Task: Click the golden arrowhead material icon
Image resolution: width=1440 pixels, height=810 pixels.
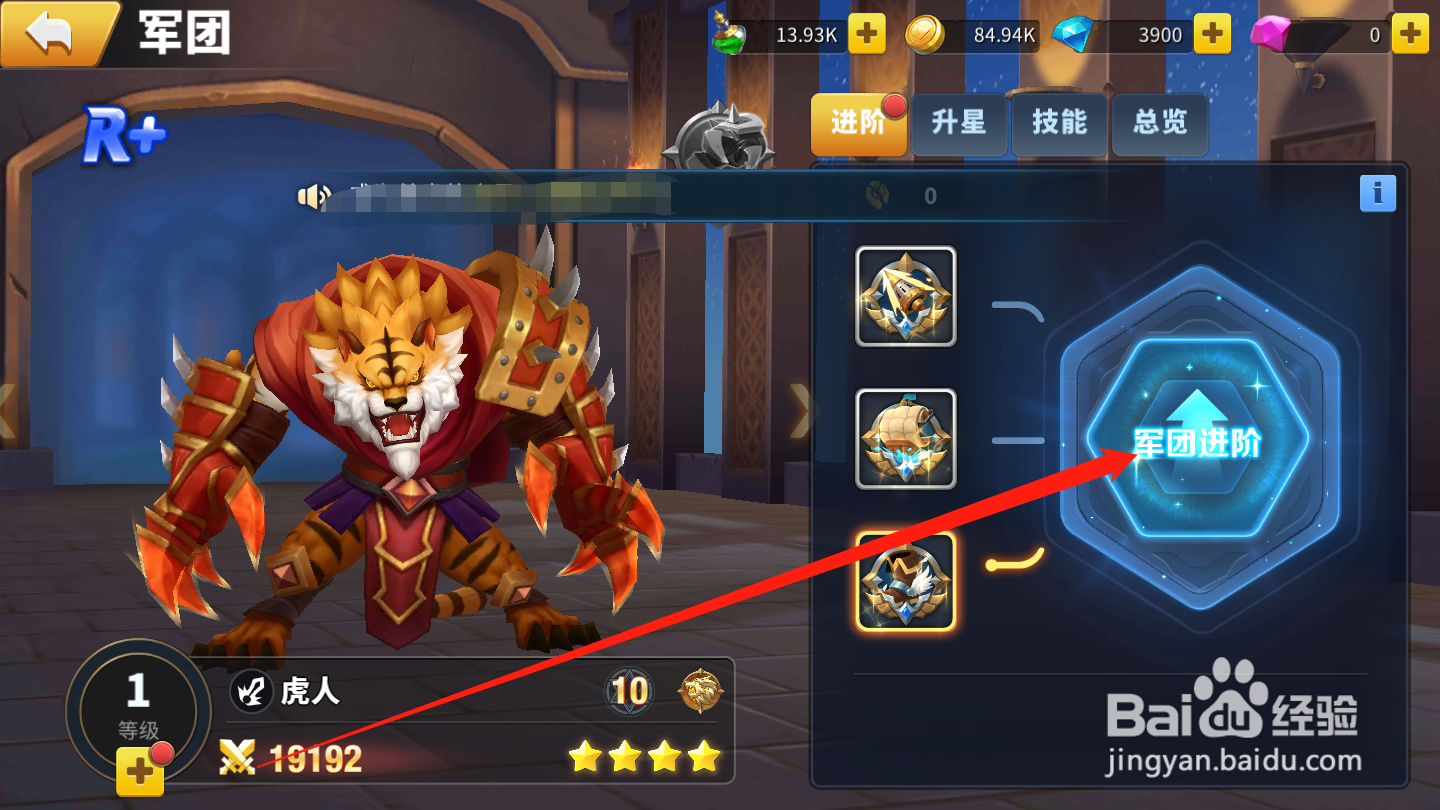Action: 905,297
